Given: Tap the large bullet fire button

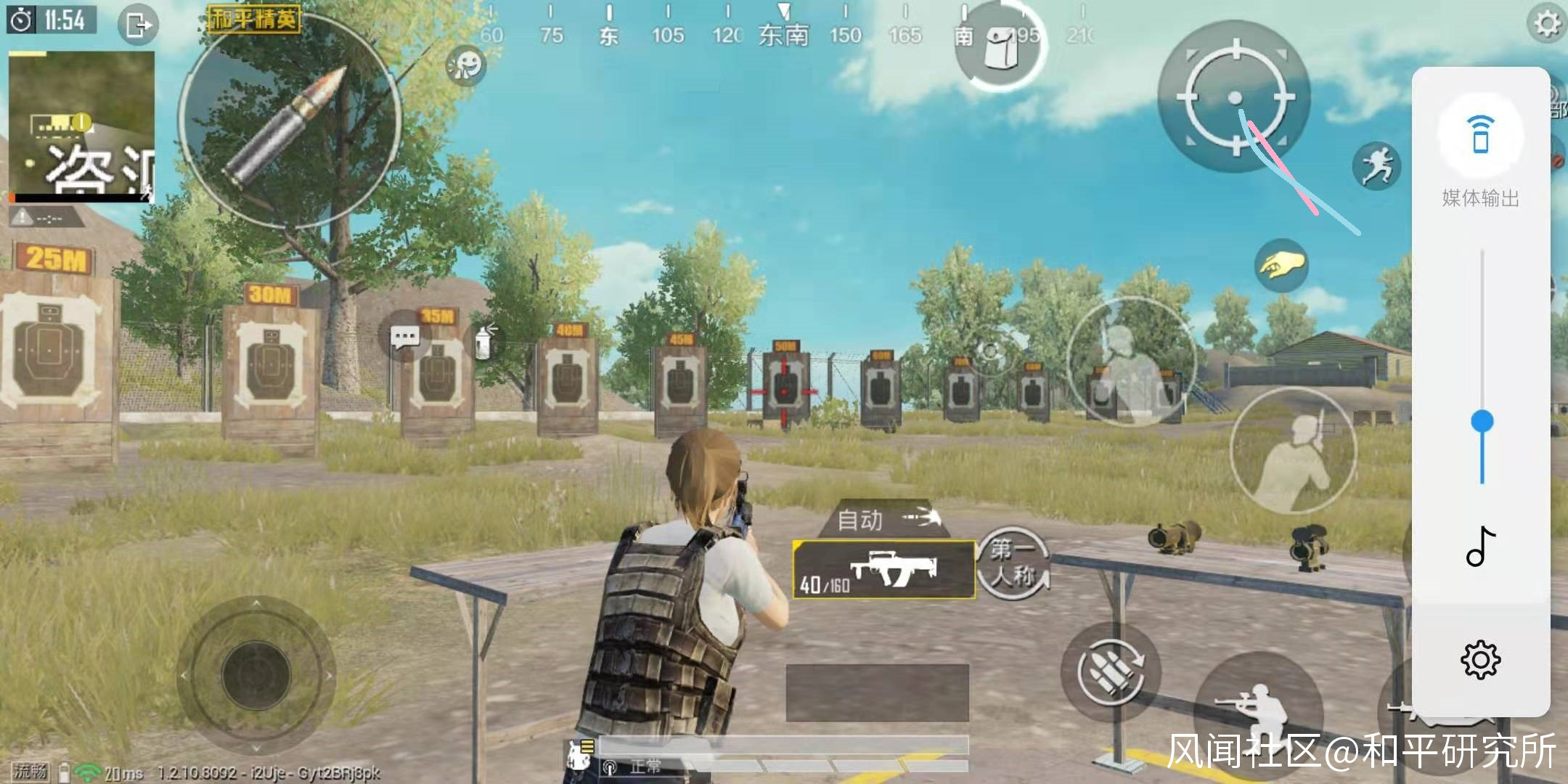Looking at the screenshot, I should pos(290,121).
